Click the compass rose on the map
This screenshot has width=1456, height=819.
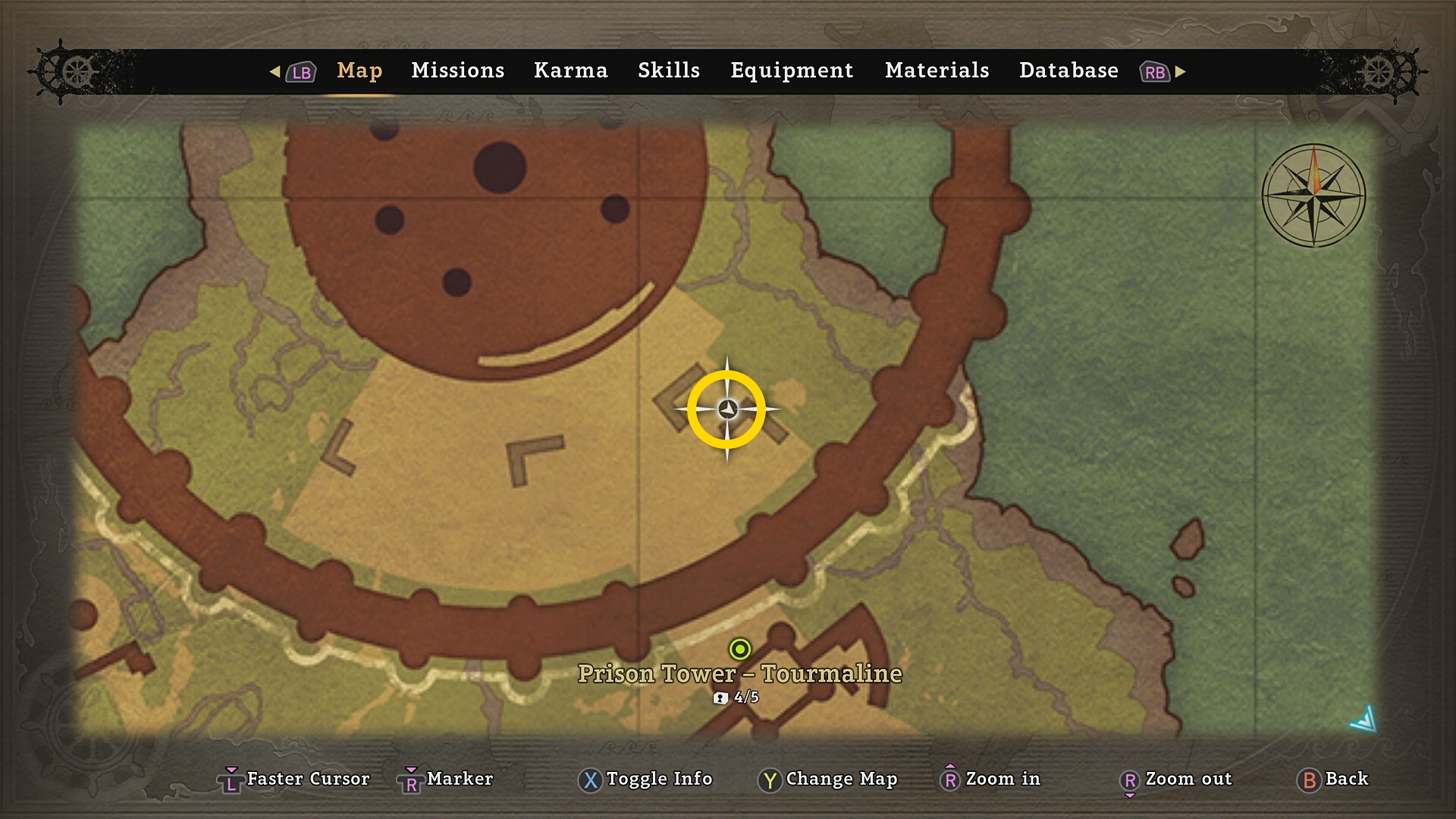pos(1313,196)
